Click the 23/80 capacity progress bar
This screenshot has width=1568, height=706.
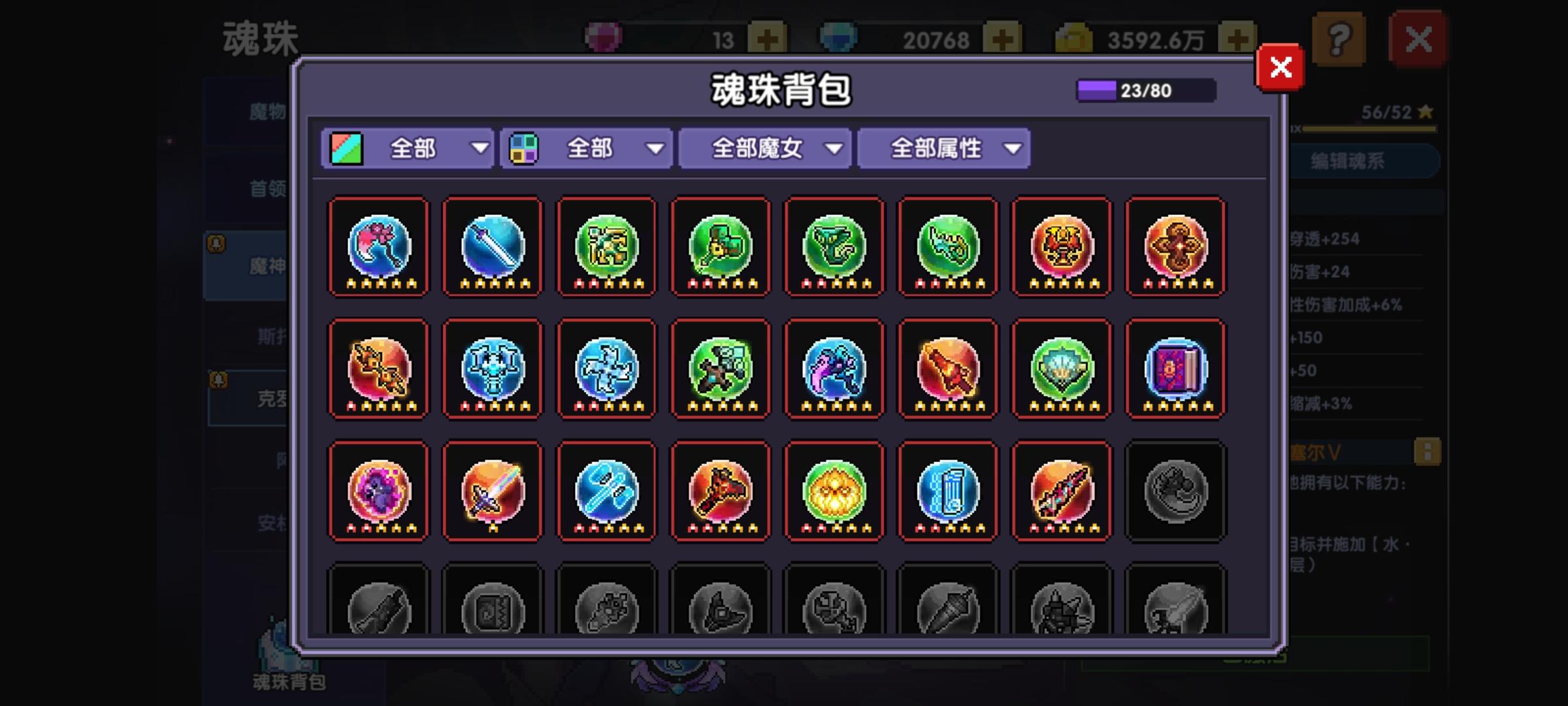1145,90
